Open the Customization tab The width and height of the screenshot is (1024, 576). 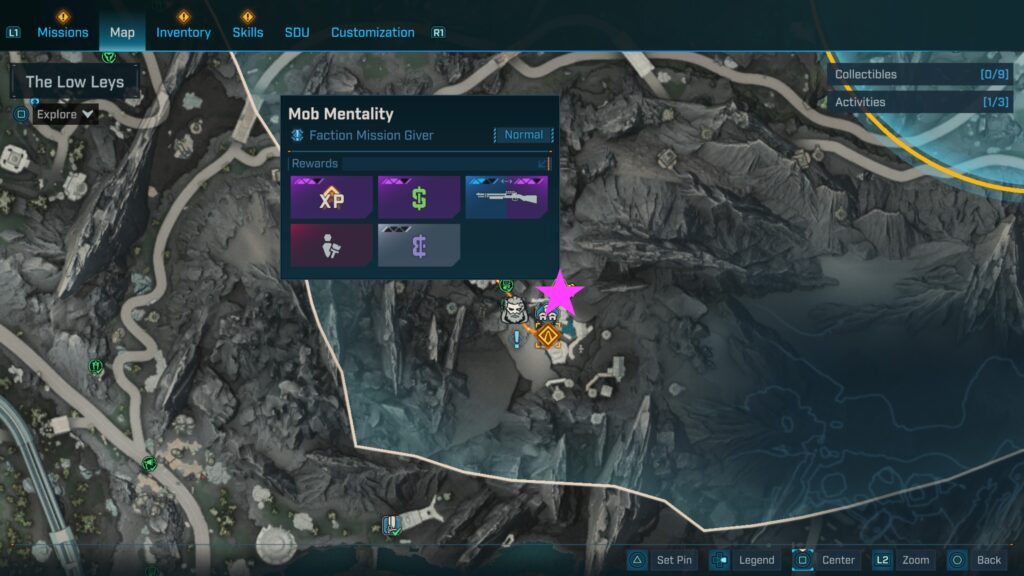tap(372, 32)
